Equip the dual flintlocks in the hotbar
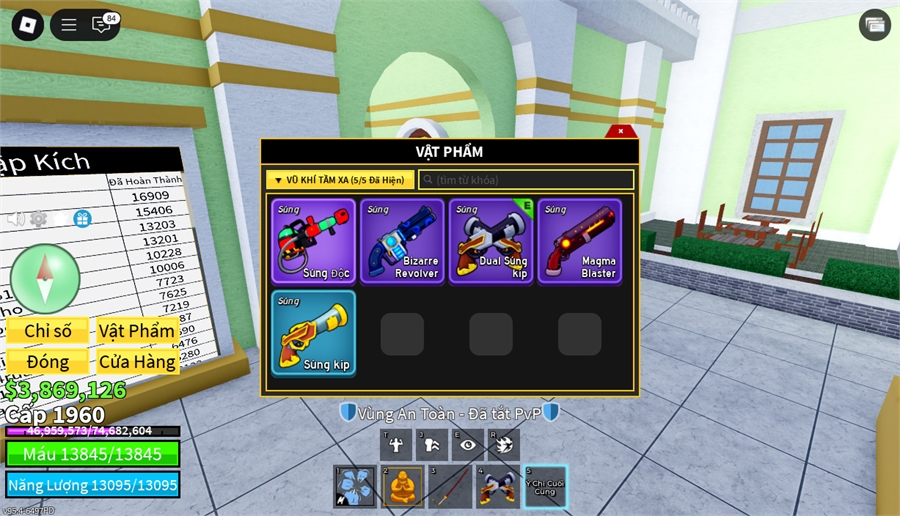The height and width of the screenshot is (516, 900). coord(496,487)
